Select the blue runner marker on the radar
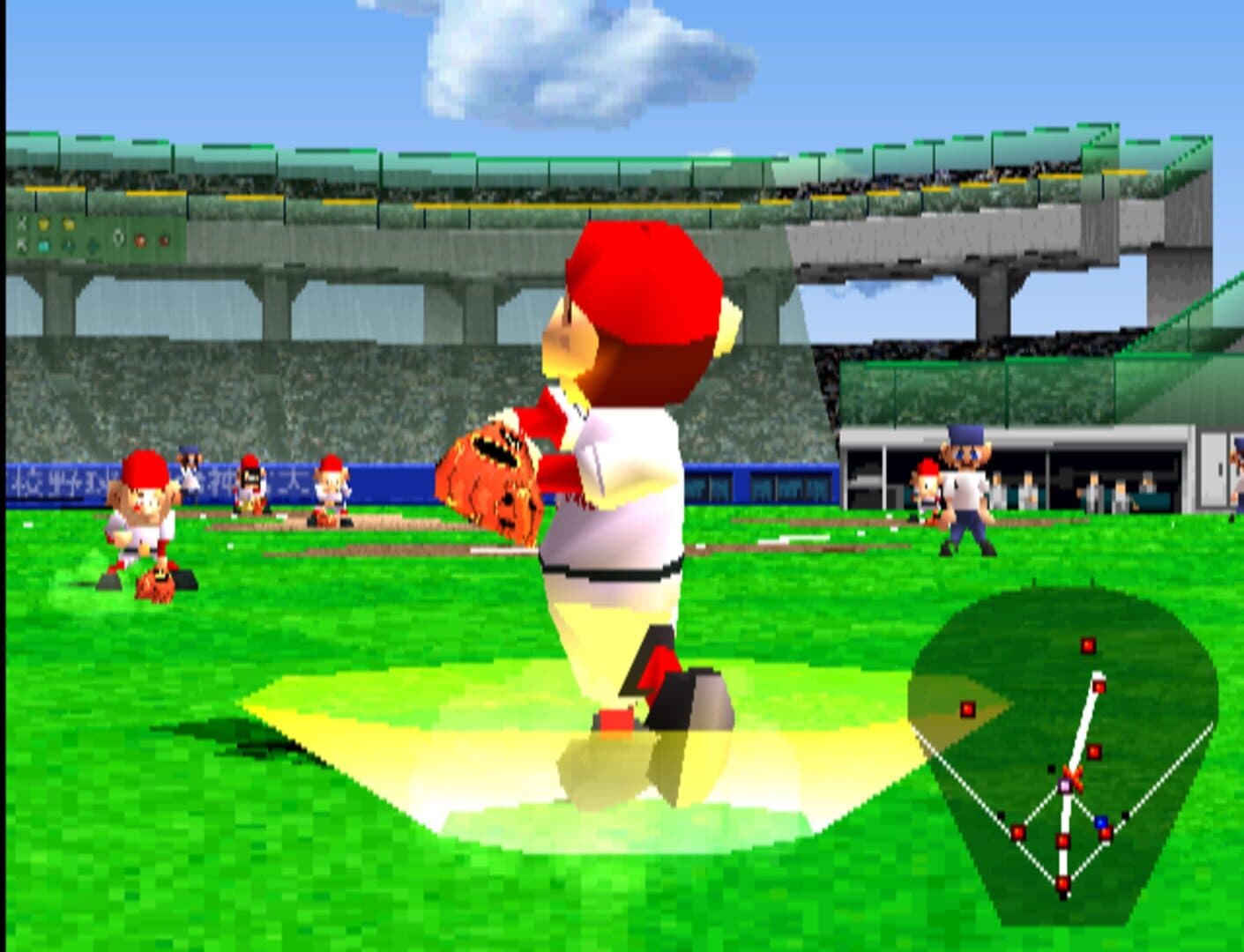 (1100, 822)
